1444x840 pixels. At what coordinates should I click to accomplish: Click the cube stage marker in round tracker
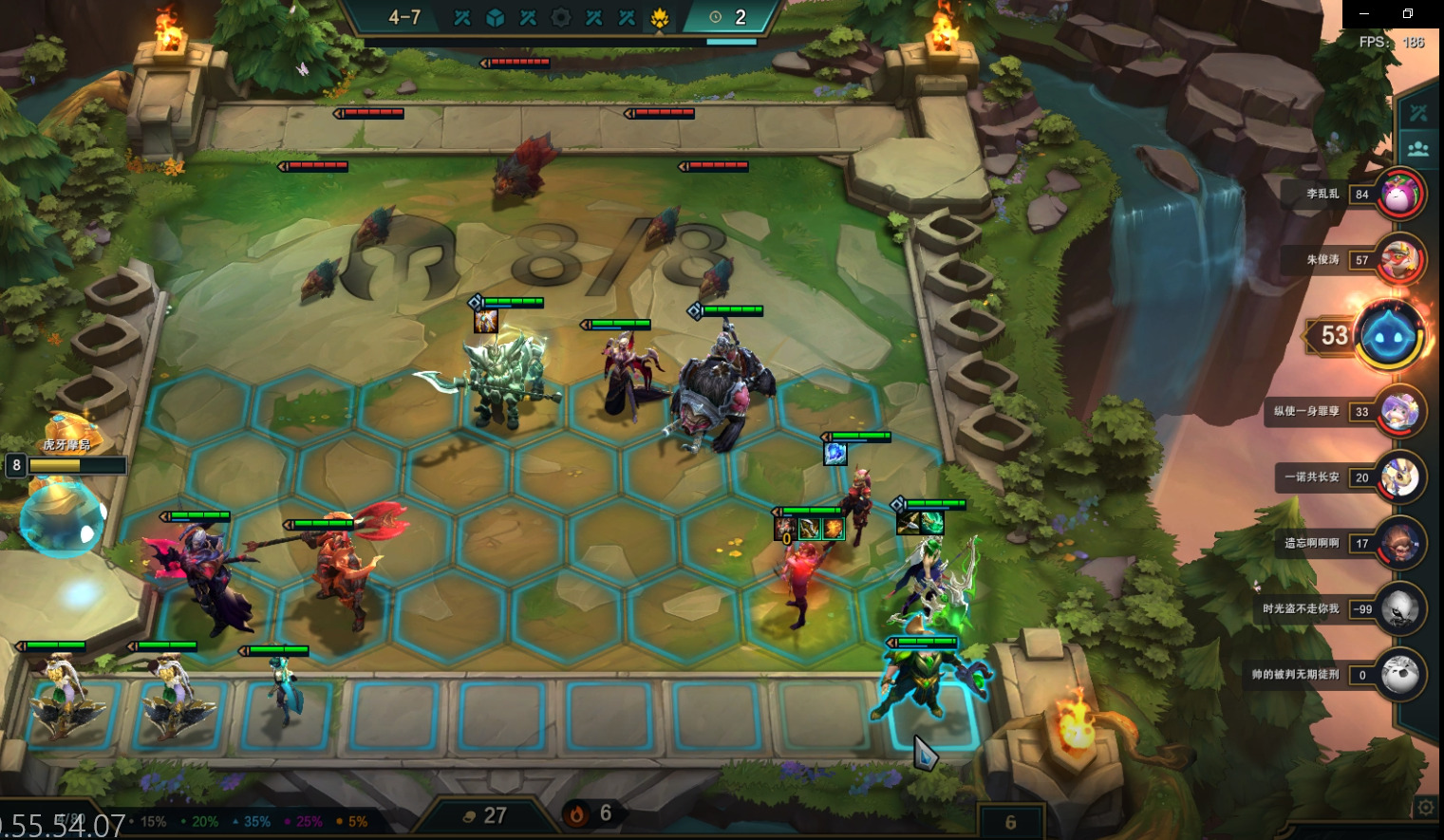(495, 18)
